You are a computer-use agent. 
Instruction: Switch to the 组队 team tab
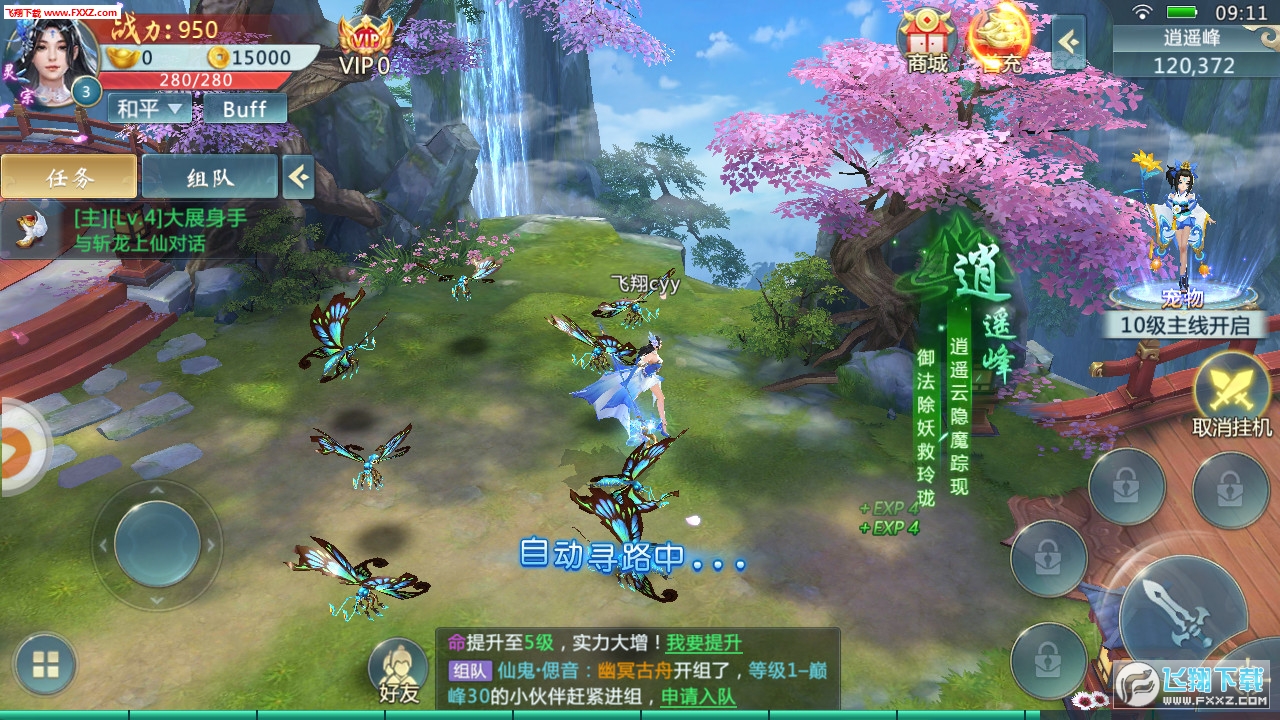click(x=209, y=177)
